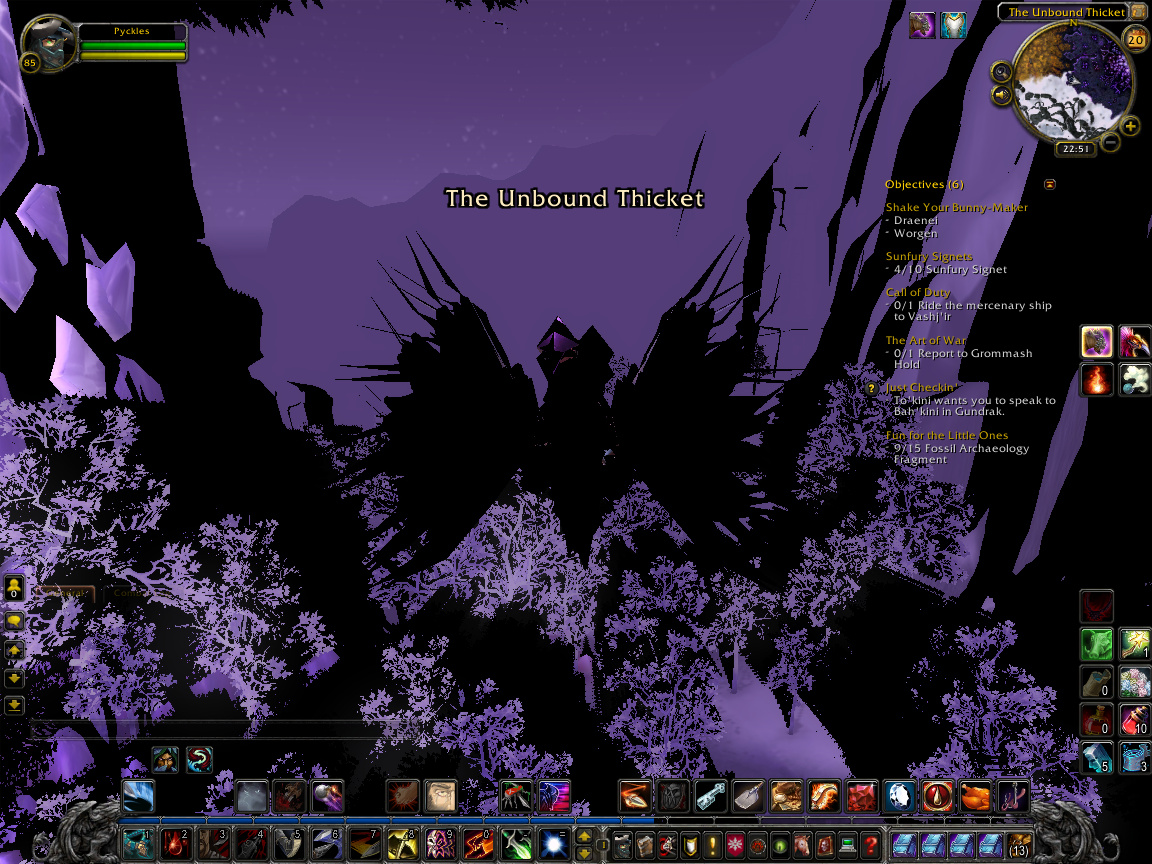Zoom in the minimap with plus button
The height and width of the screenshot is (864, 1152).
click(x=1130, y=126)
